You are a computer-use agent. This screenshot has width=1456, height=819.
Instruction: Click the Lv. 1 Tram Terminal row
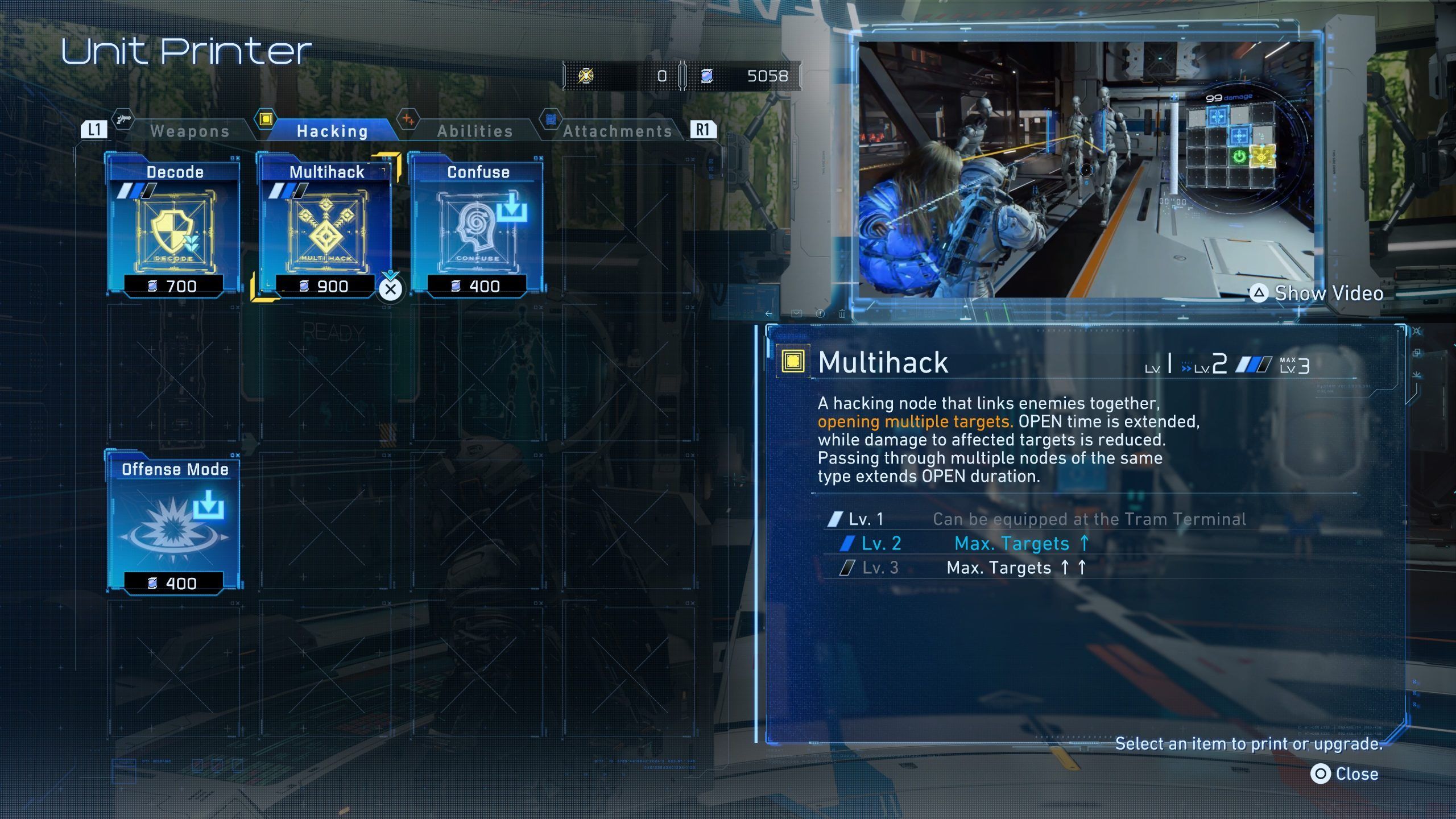1035,519
